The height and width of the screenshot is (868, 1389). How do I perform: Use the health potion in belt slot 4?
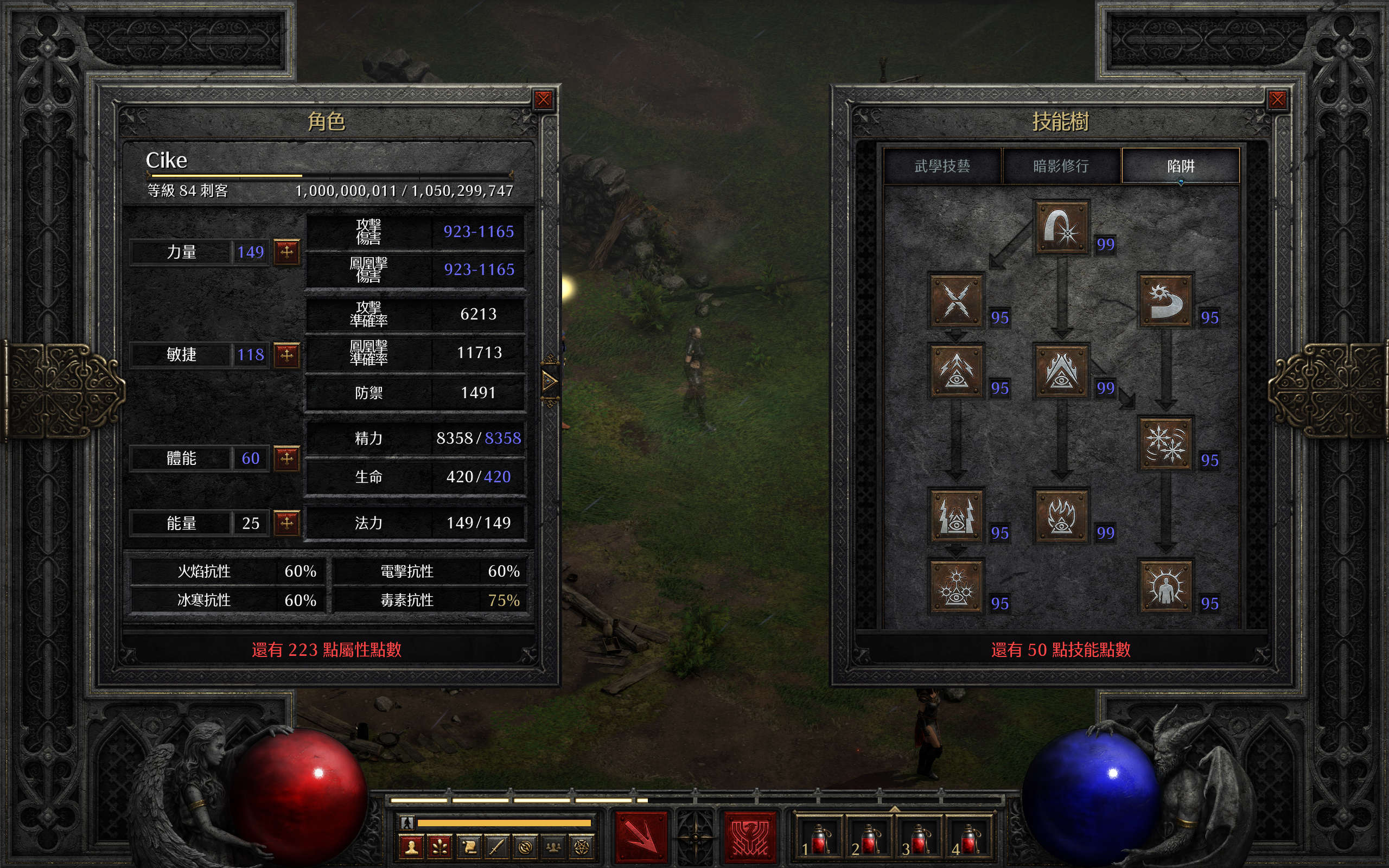tap(968, 840)
